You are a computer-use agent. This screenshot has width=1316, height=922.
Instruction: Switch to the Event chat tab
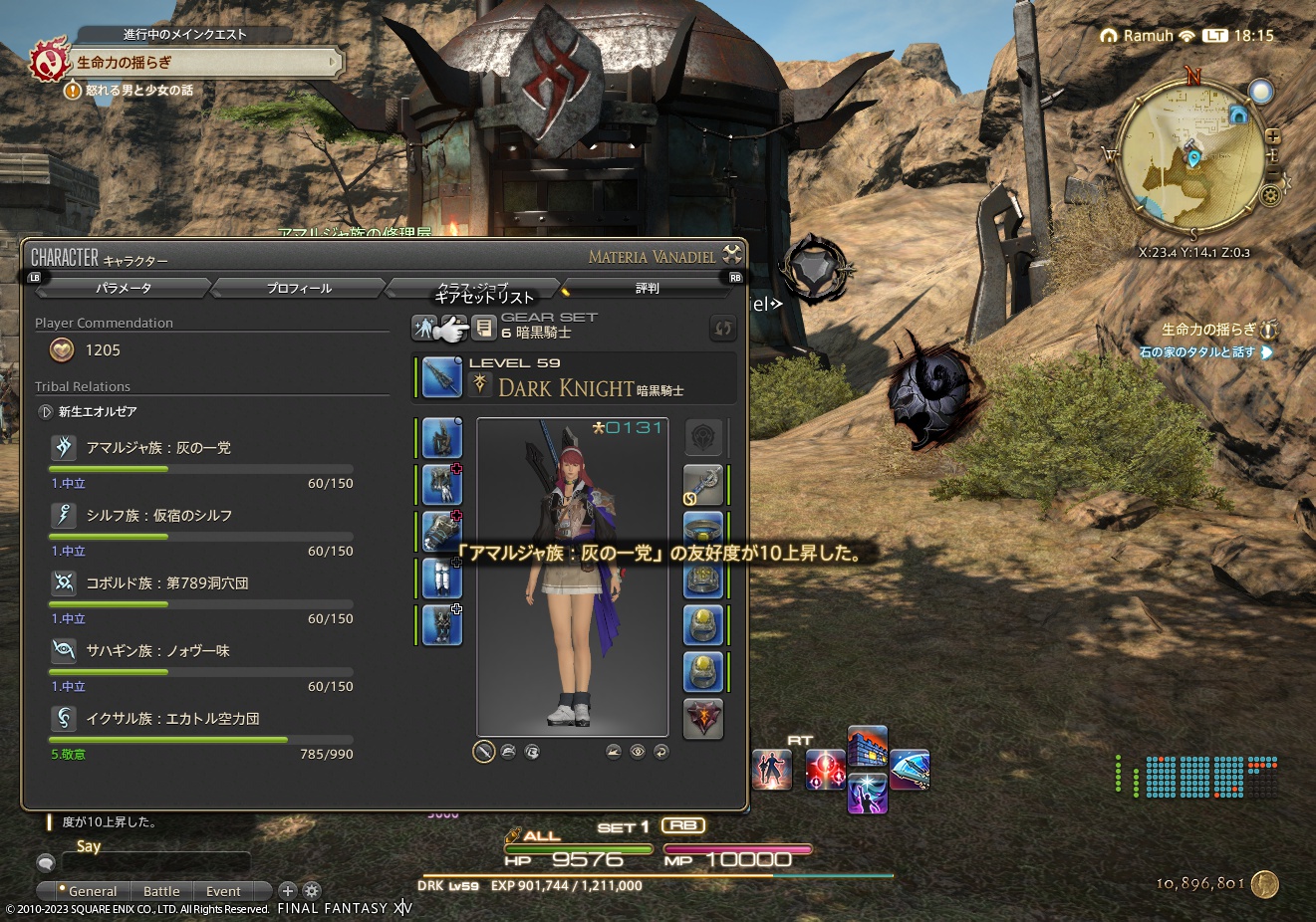click(x=221, y=890)
